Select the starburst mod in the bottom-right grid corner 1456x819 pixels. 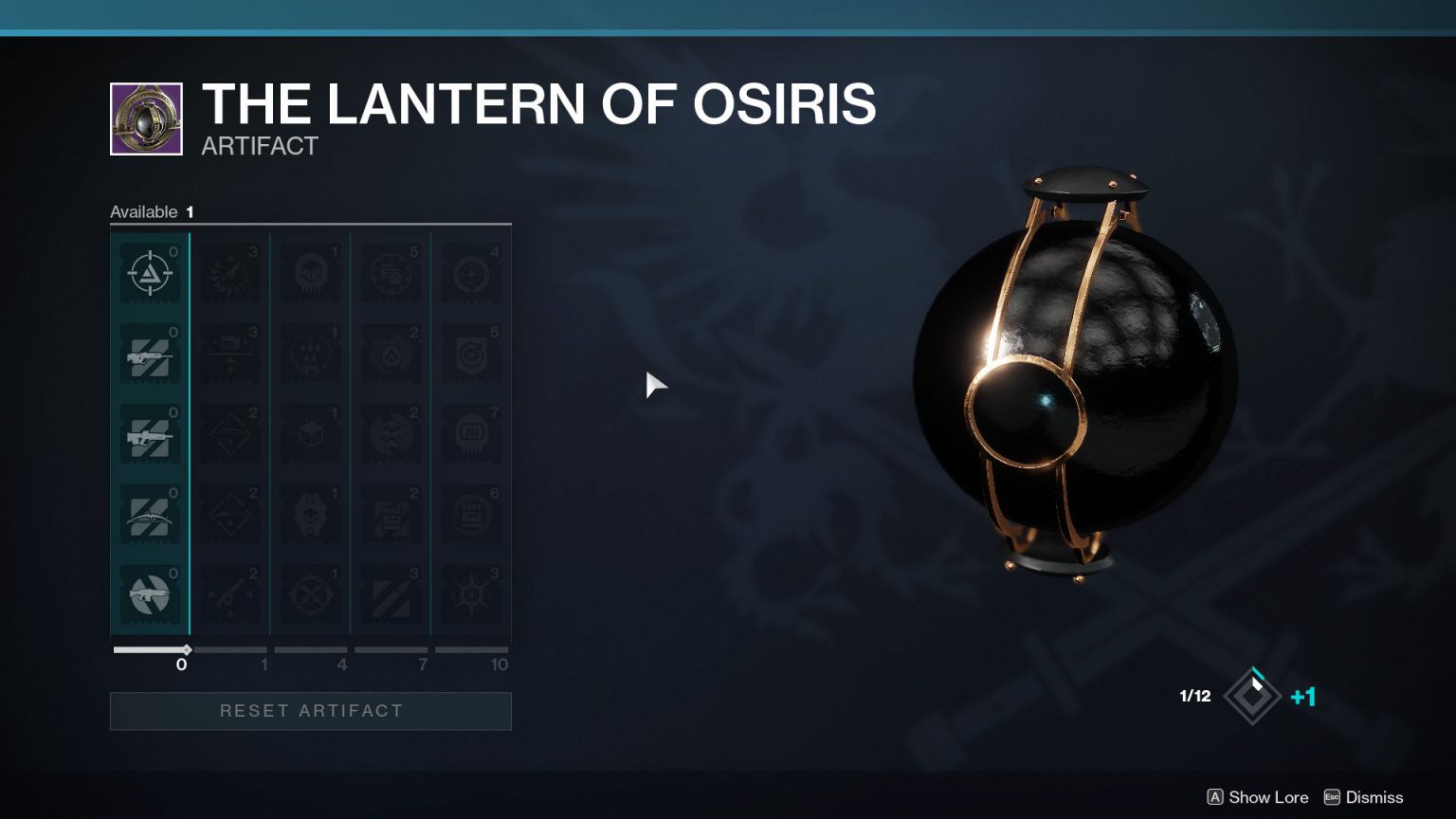click(x=471, y=594)
